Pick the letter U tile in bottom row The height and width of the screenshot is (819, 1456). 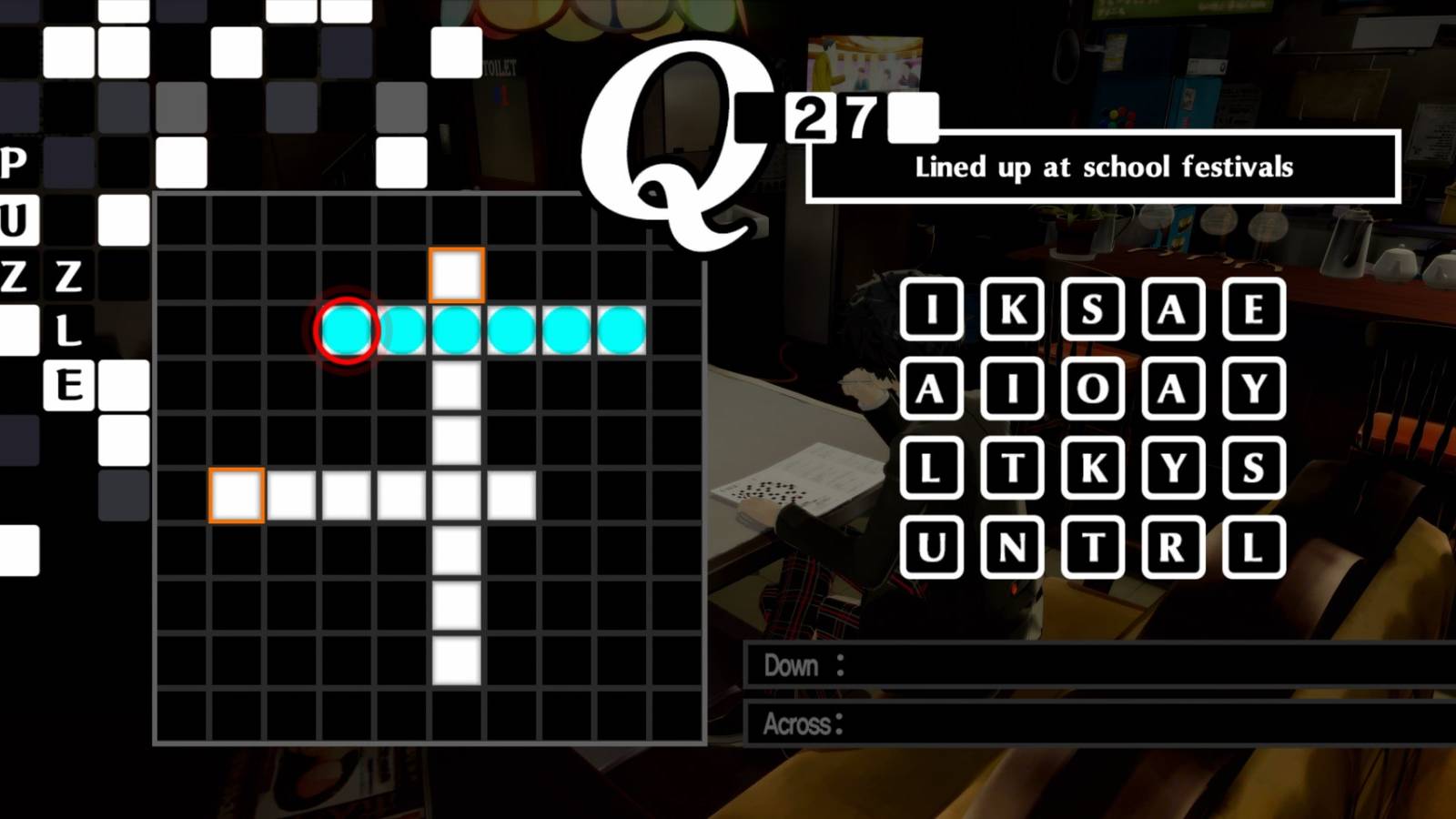933,546
